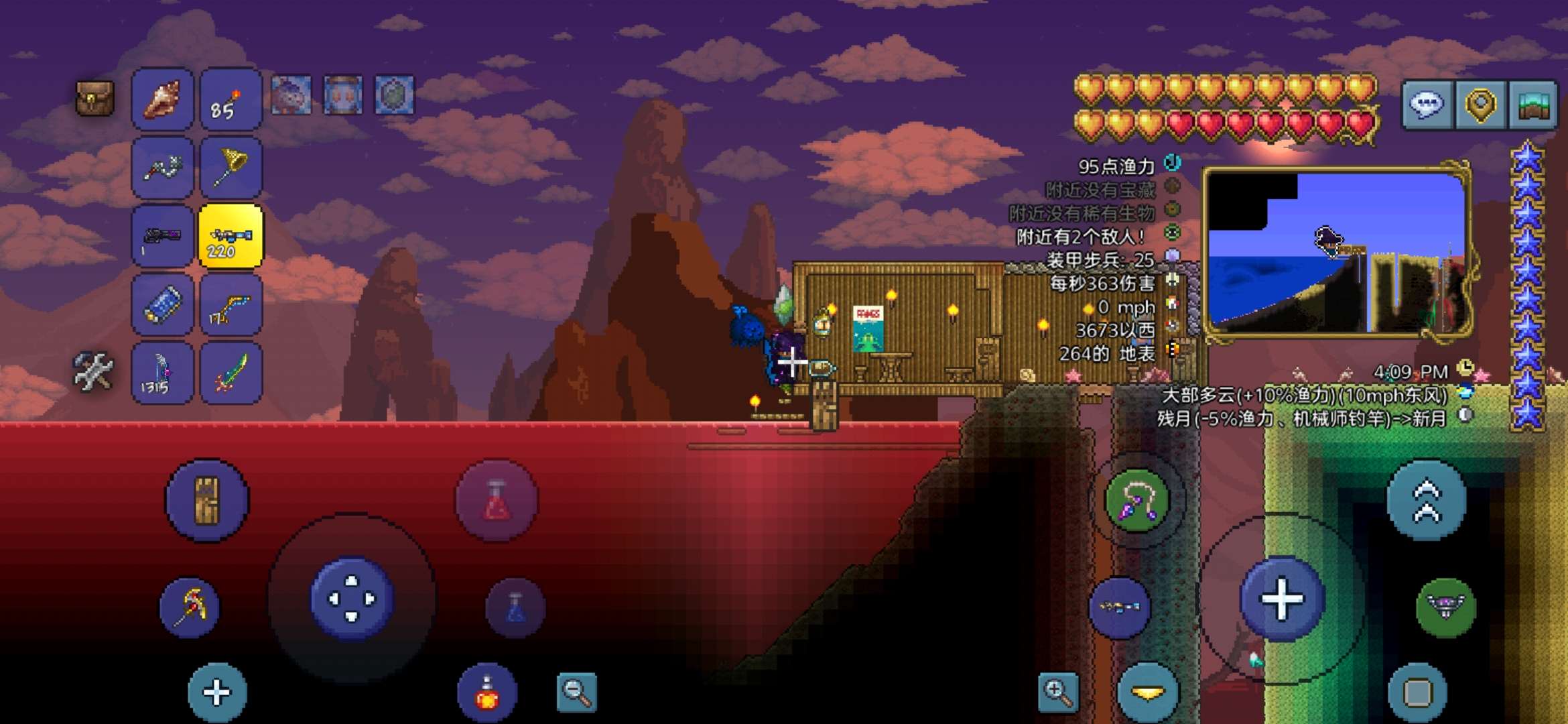Equip the green sword hotbar slot
Screen dimensions: 1568x724
[x=231, y=373]
